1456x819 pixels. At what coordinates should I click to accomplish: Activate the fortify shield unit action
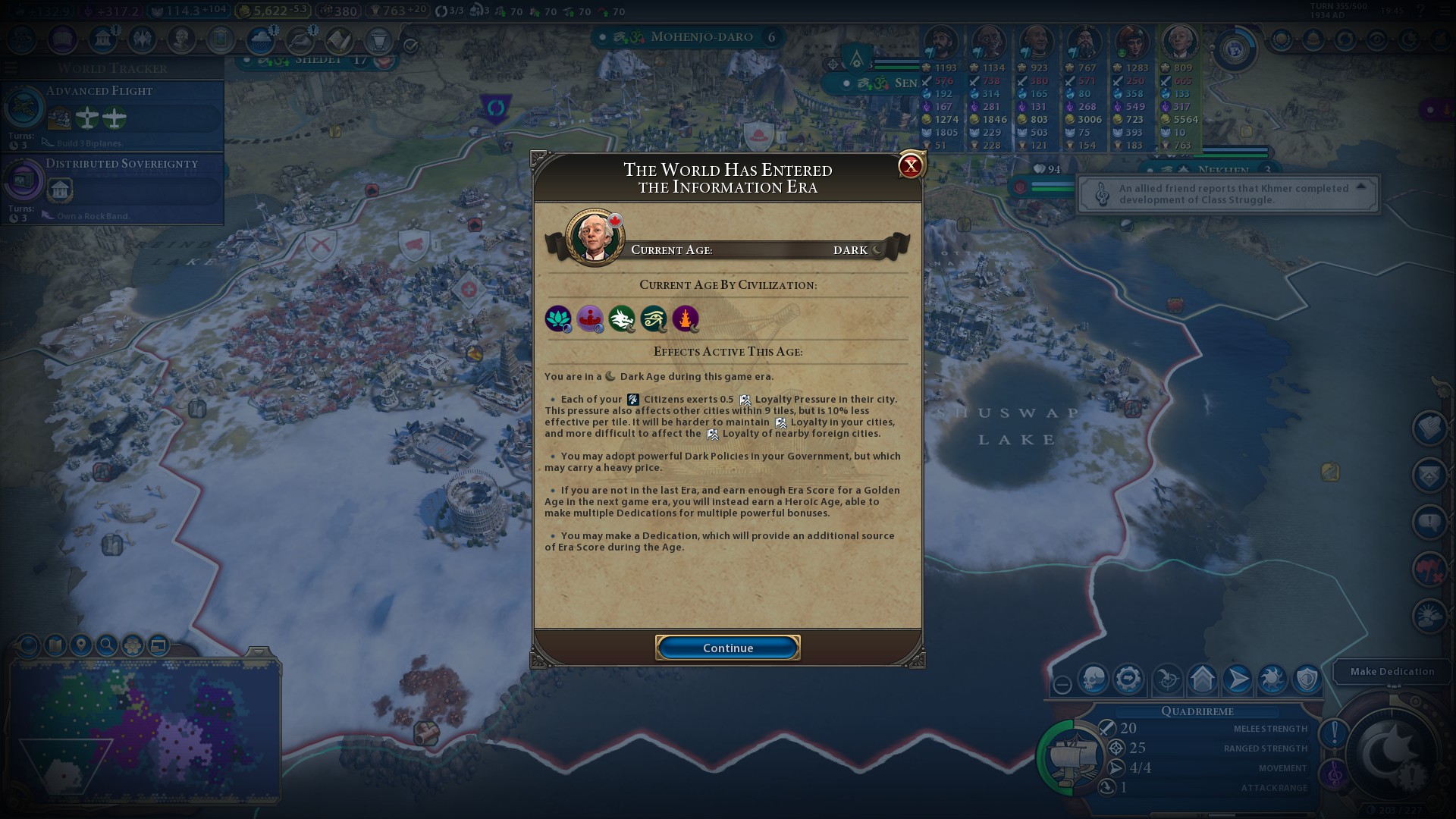coord(1307,679)
